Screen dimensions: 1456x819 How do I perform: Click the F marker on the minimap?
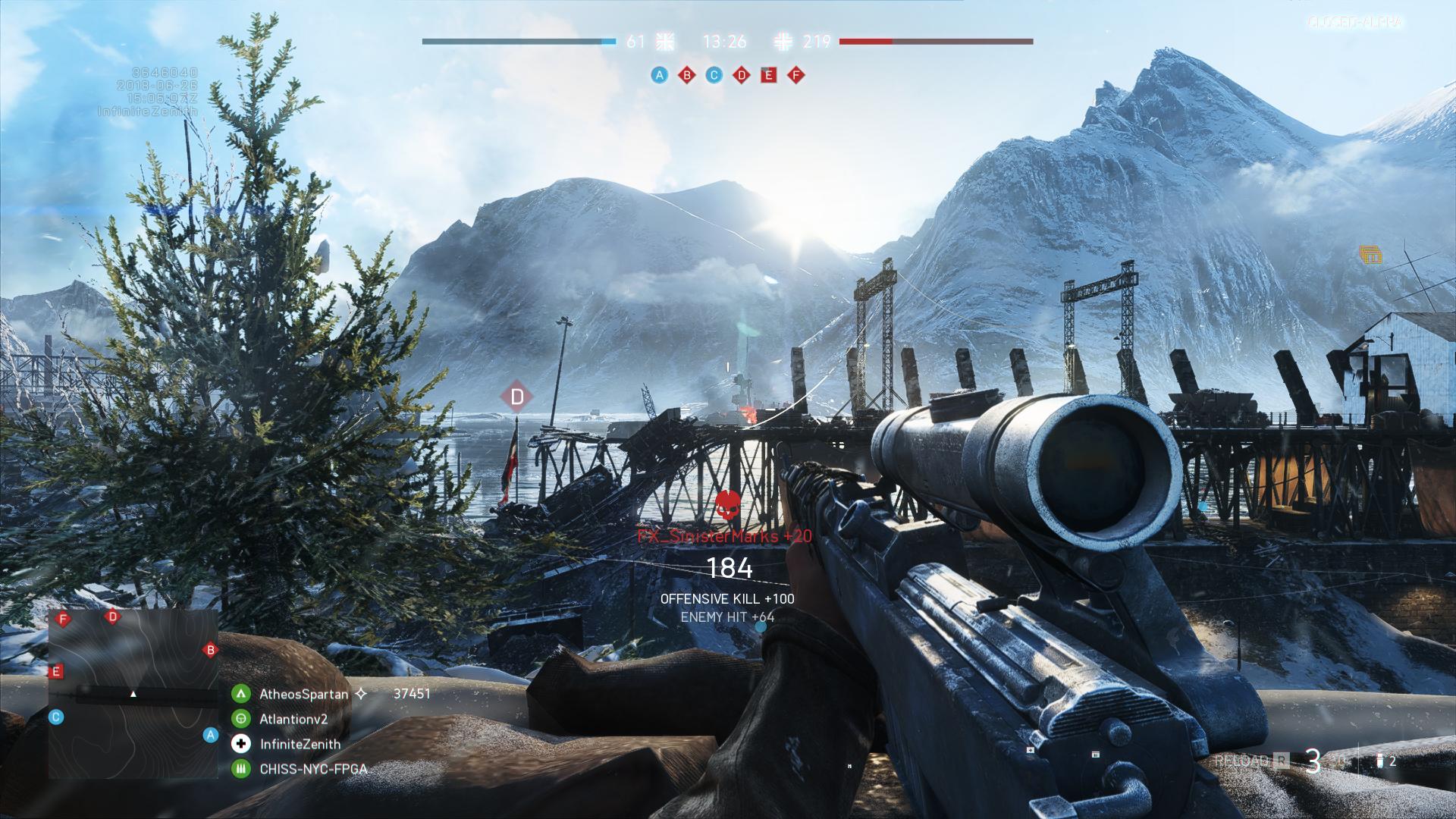pyautogui.click(x=64, y=620)
